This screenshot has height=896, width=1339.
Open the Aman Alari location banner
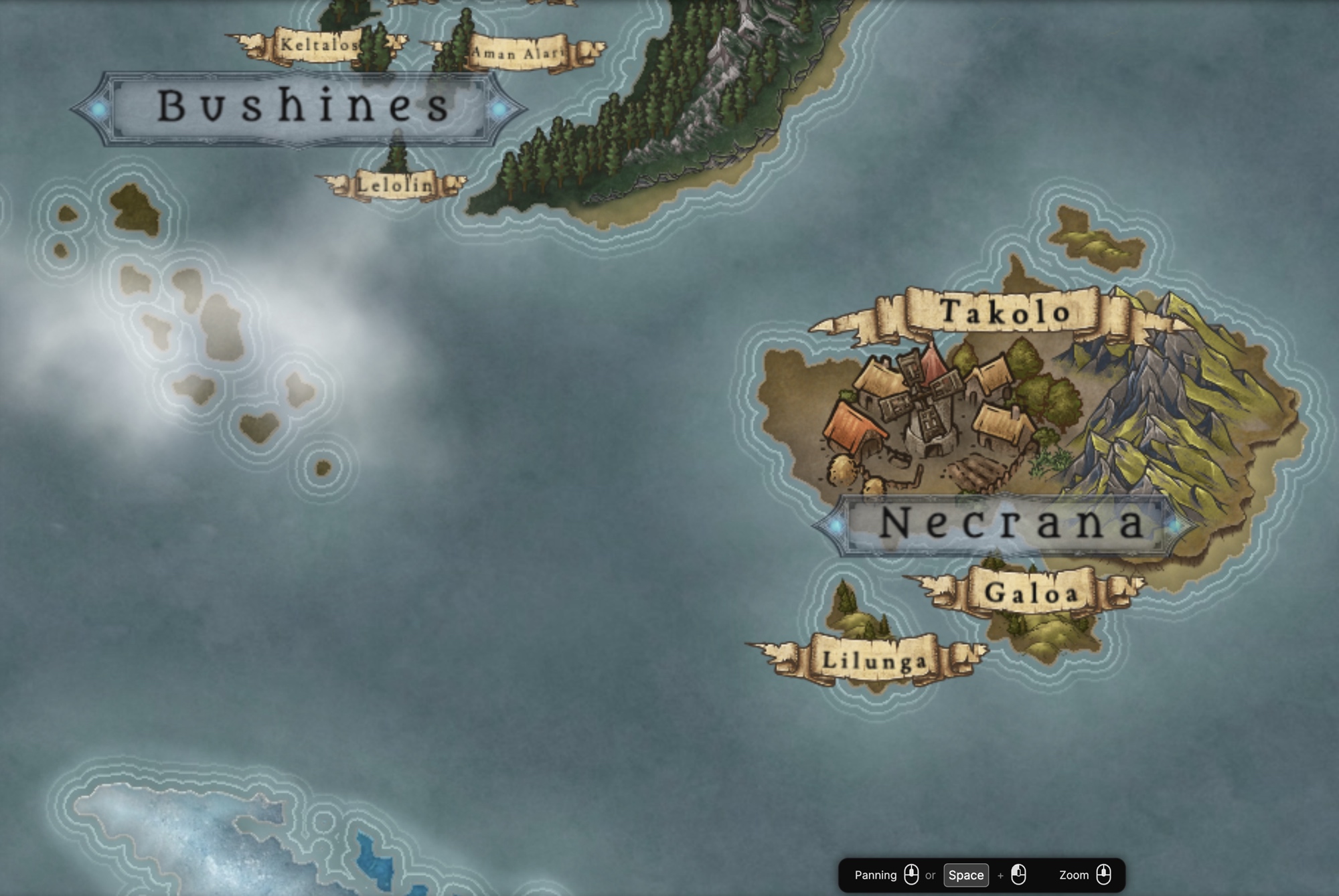pos(517,52)
